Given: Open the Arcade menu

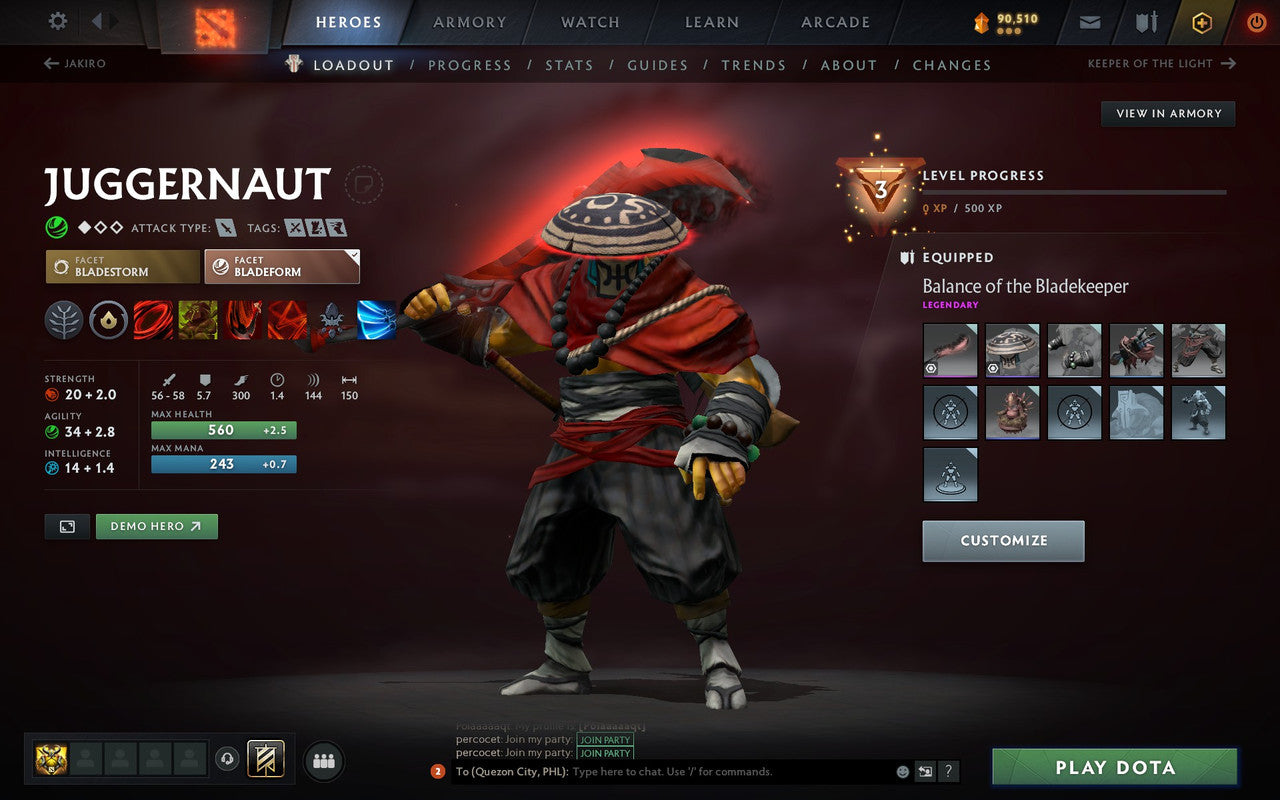Looking at the screenshot, I should [835, 22].
